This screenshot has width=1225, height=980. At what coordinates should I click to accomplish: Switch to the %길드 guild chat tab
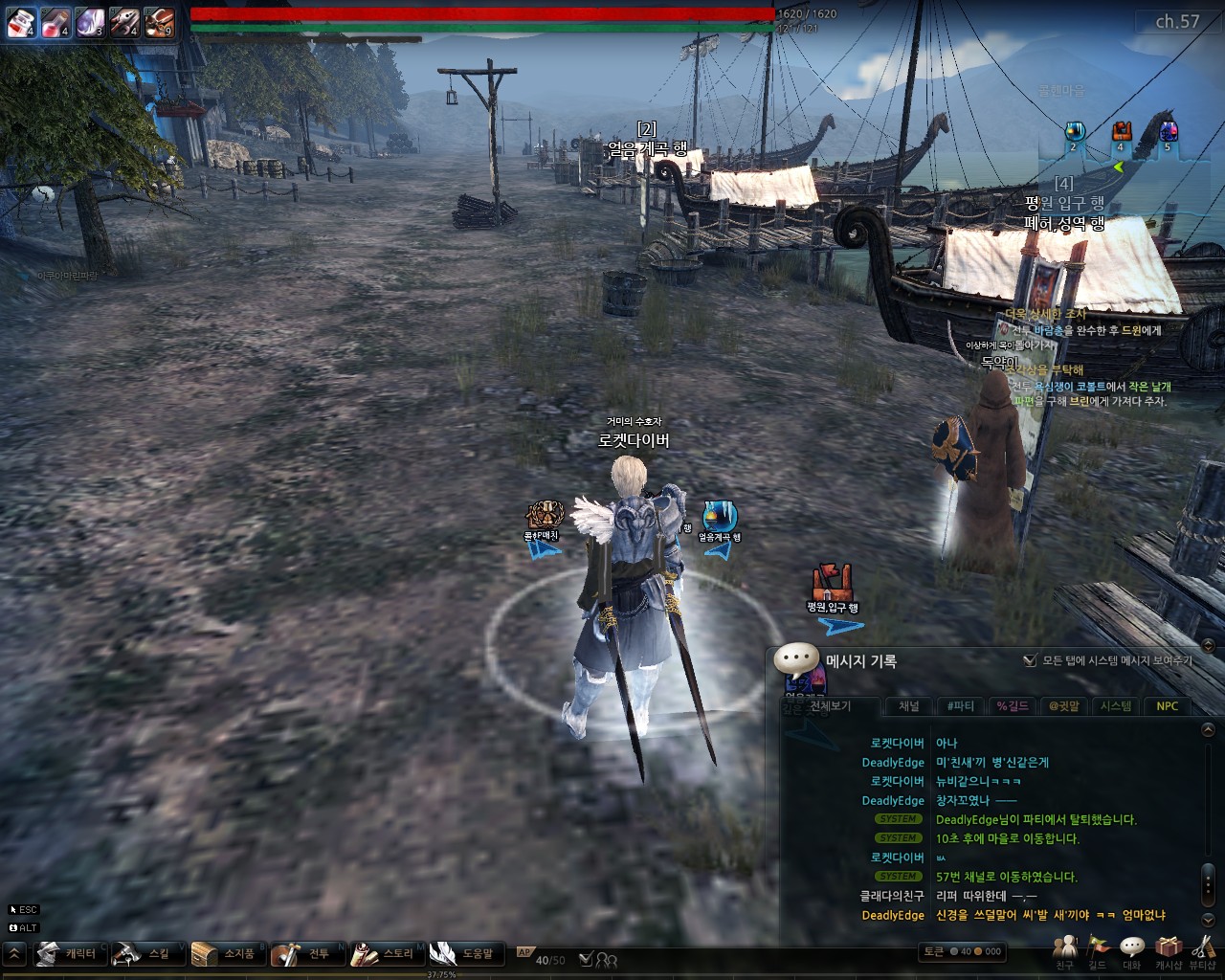1013,706
